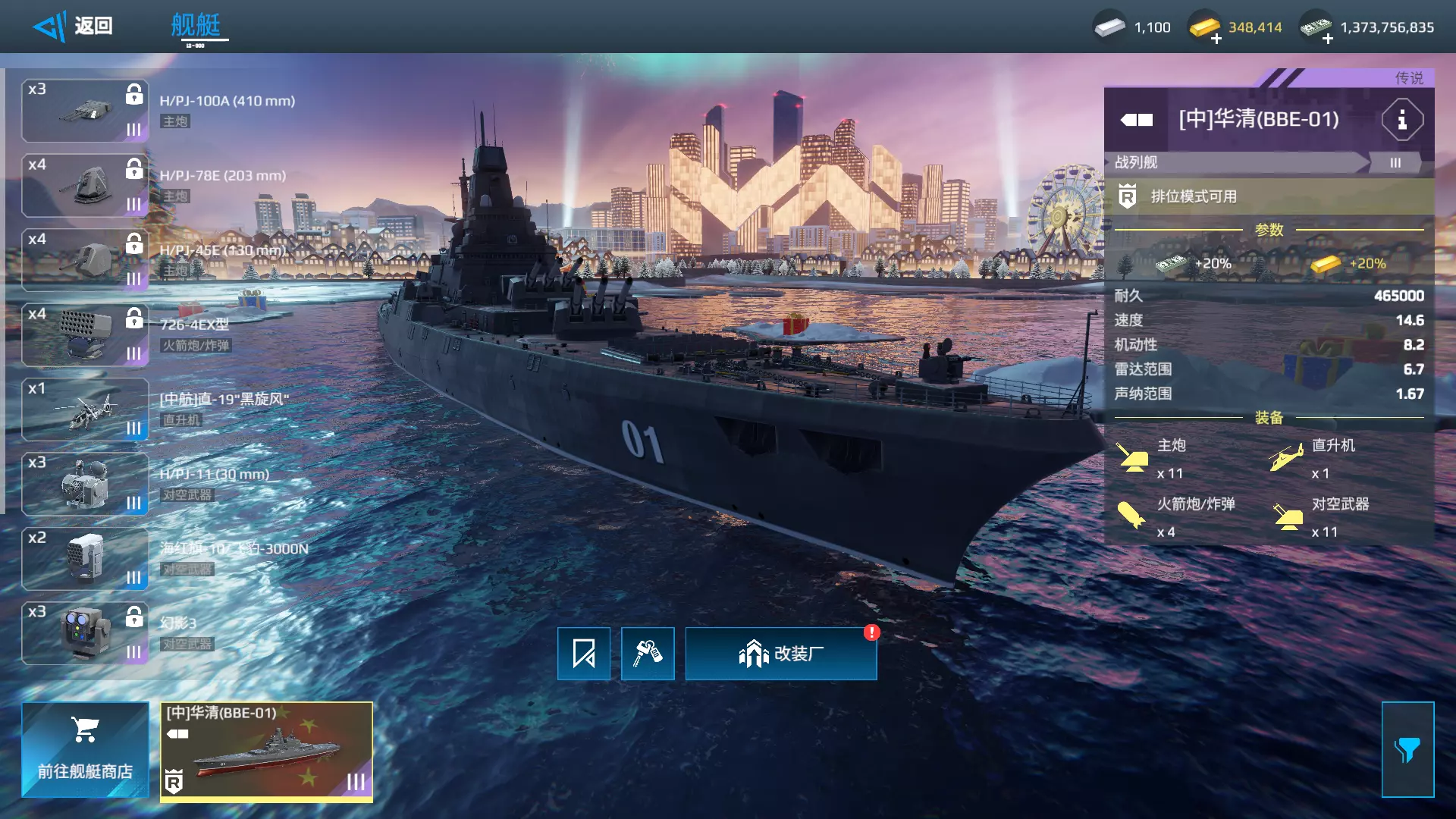The width and height of the screenshot is (1456, 819).
Task: Select the 直-19 黑旋风 helicopter slot
Action: (85, 409)
